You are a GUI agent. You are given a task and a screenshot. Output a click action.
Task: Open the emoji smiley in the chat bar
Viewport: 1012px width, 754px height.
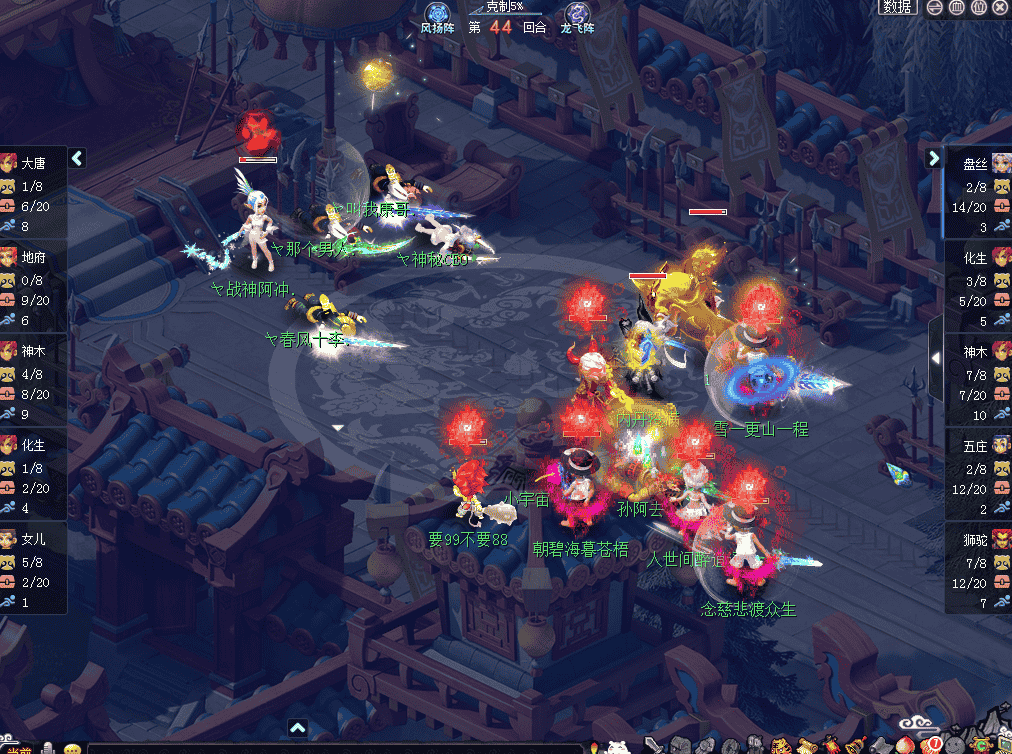(x=72, y=748)
